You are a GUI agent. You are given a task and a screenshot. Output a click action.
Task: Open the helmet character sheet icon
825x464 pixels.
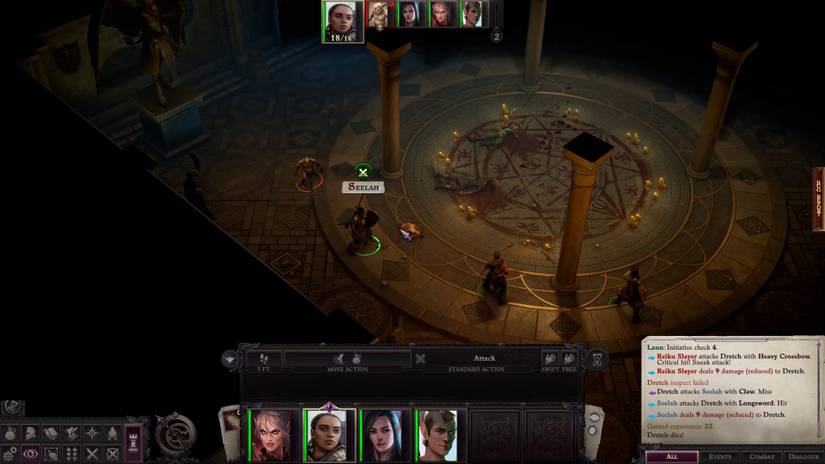[x=31, y=434]
